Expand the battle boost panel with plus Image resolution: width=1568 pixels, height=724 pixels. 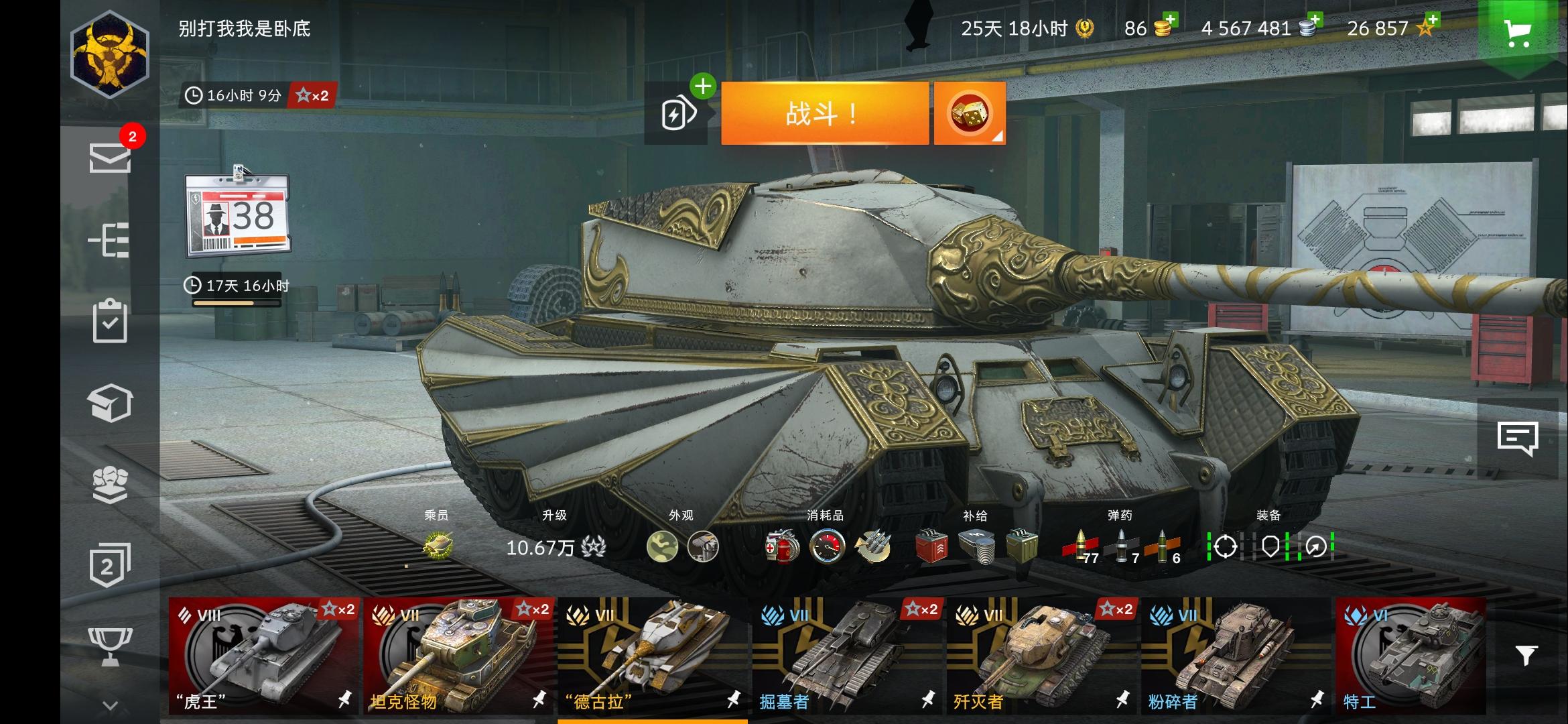pyautogui.click(x=702, y=86)
